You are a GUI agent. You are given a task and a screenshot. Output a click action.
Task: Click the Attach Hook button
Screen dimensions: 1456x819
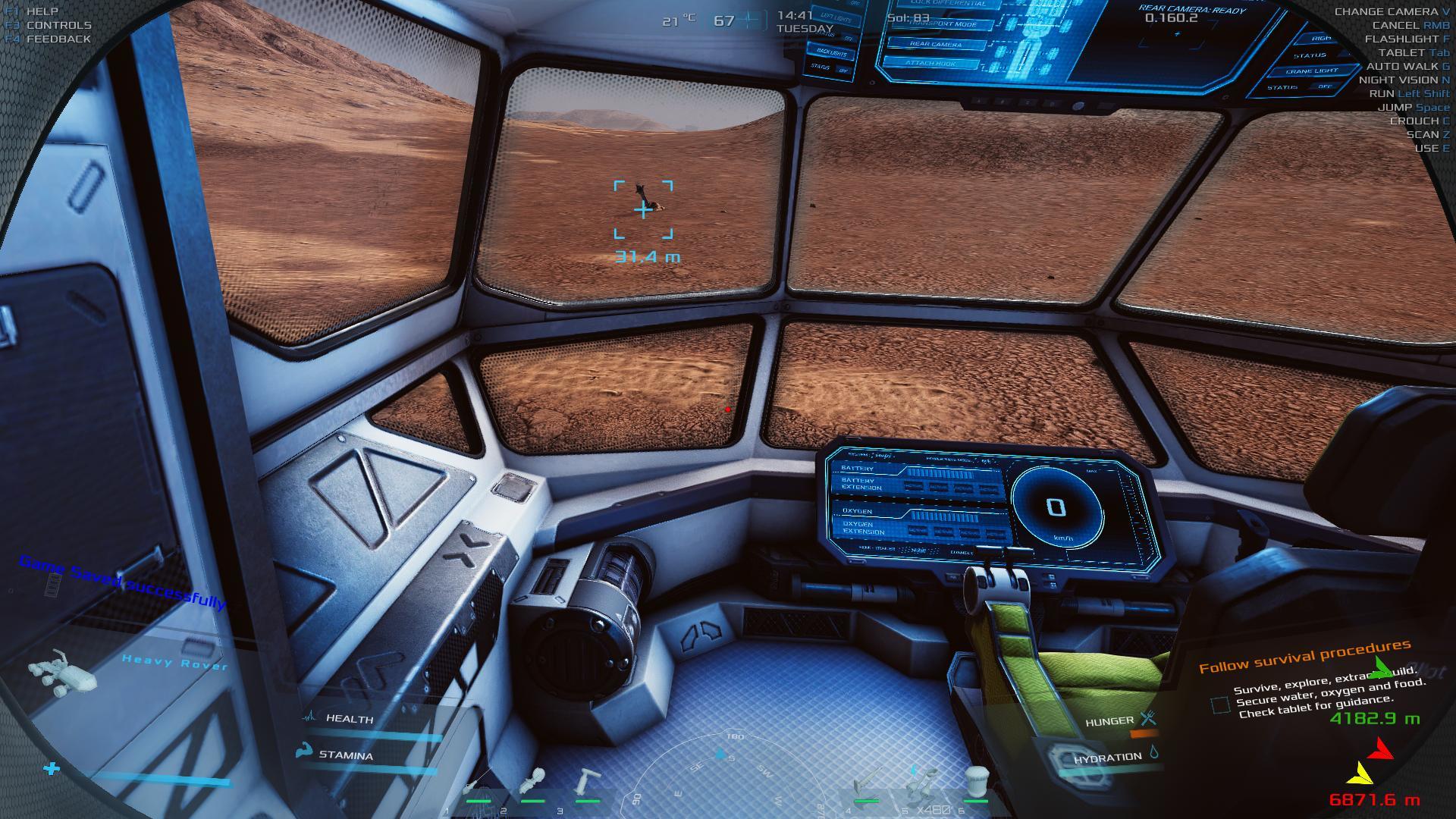tap(930, 63)
